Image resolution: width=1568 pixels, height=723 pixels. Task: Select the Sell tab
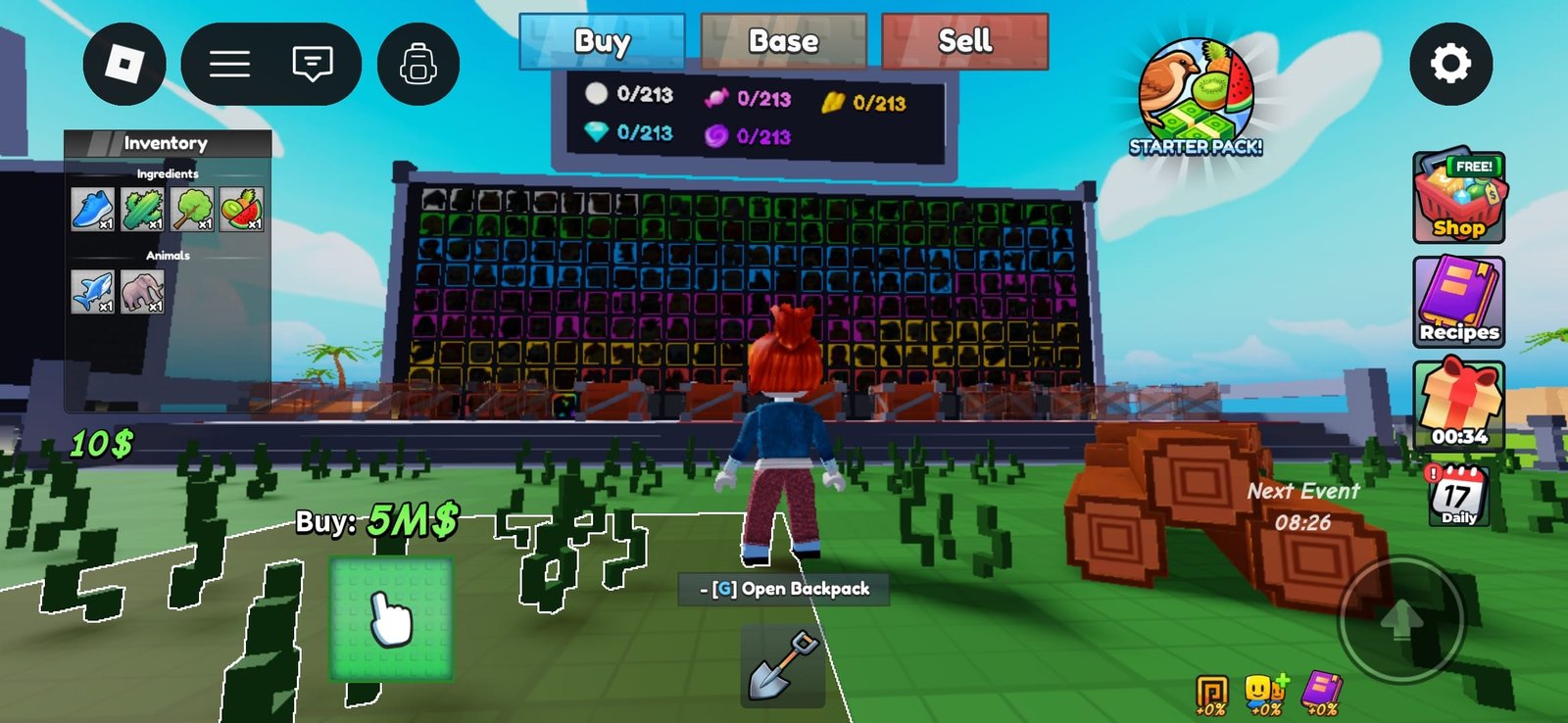tap(964, 42)
